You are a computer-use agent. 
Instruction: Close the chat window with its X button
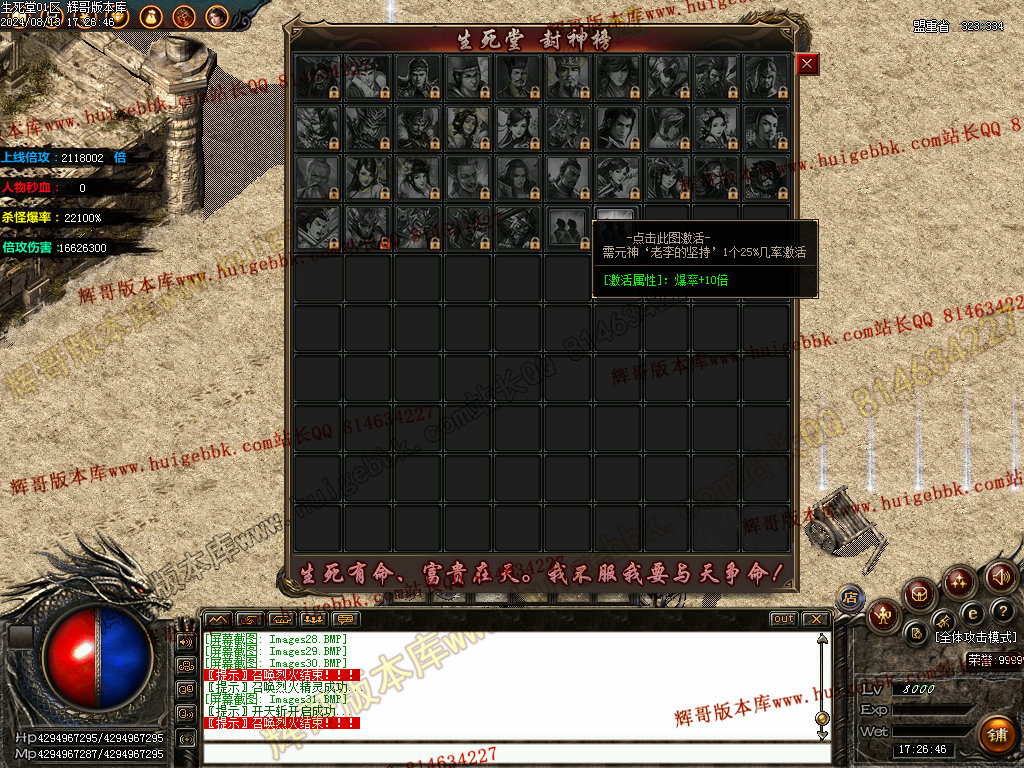point(815,619)
